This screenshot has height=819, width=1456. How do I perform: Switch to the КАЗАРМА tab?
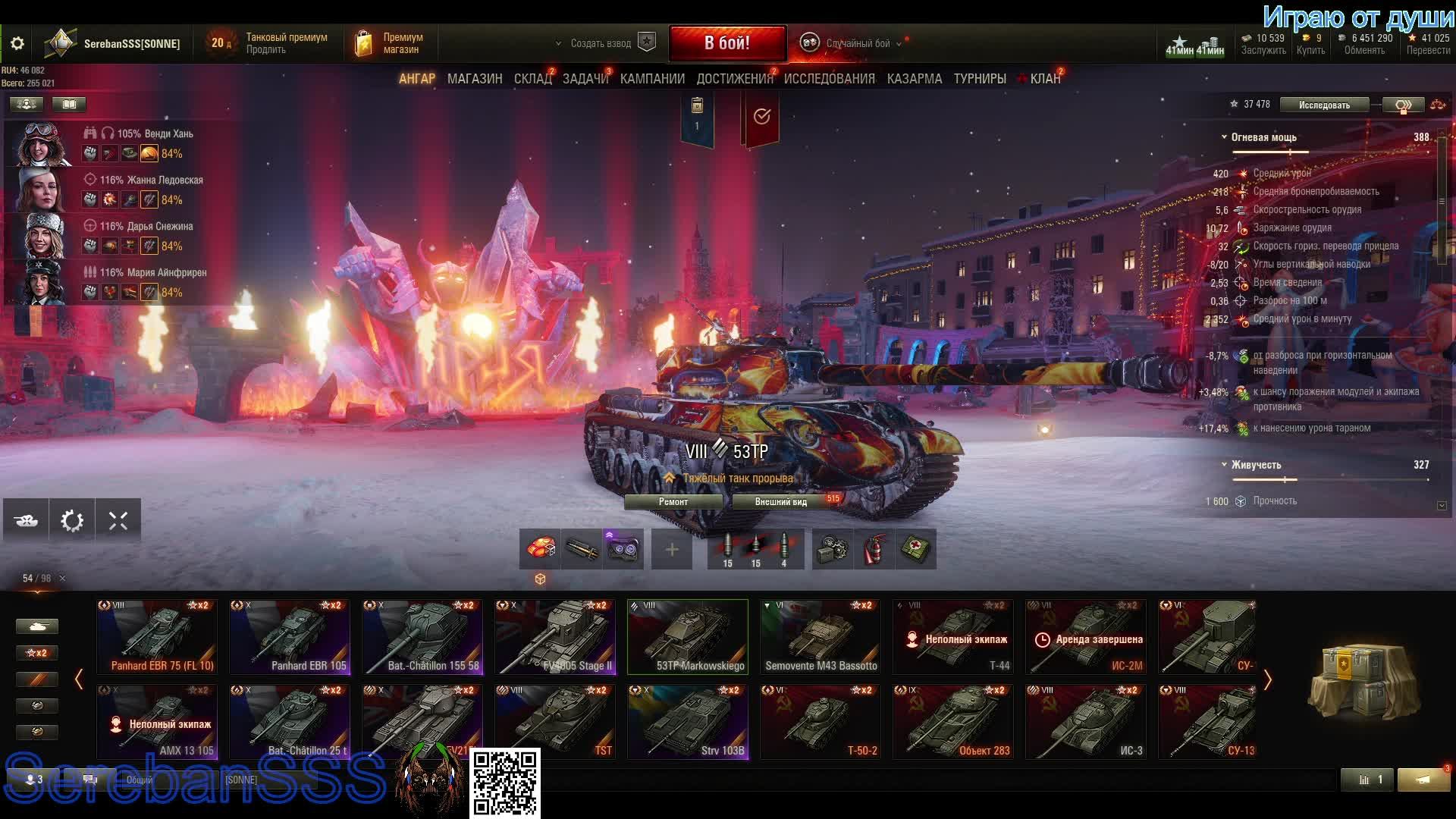click(914, 79)
